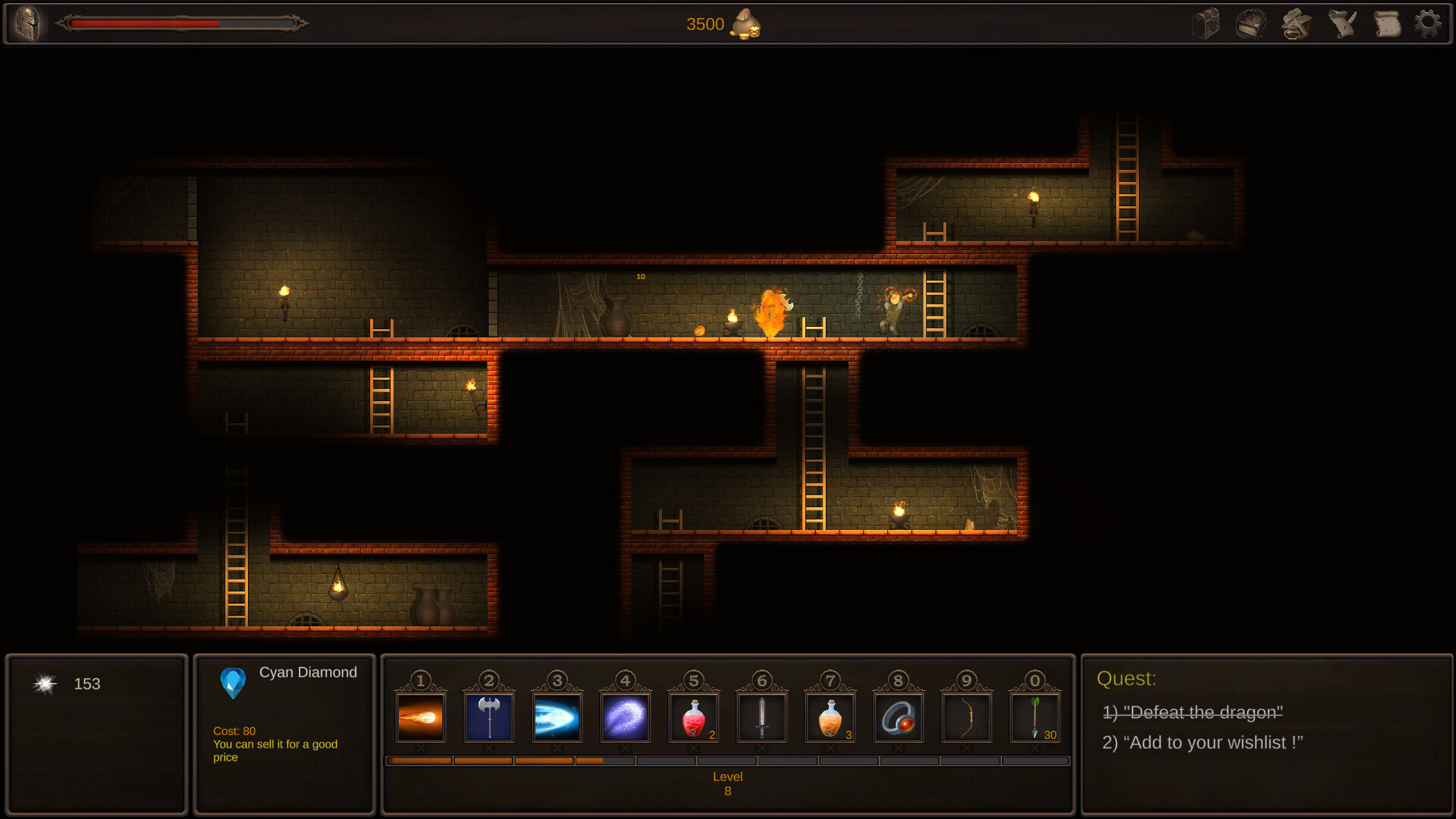Select the ruby ring in slot 8
The image size is (1456, 819).
899,717
